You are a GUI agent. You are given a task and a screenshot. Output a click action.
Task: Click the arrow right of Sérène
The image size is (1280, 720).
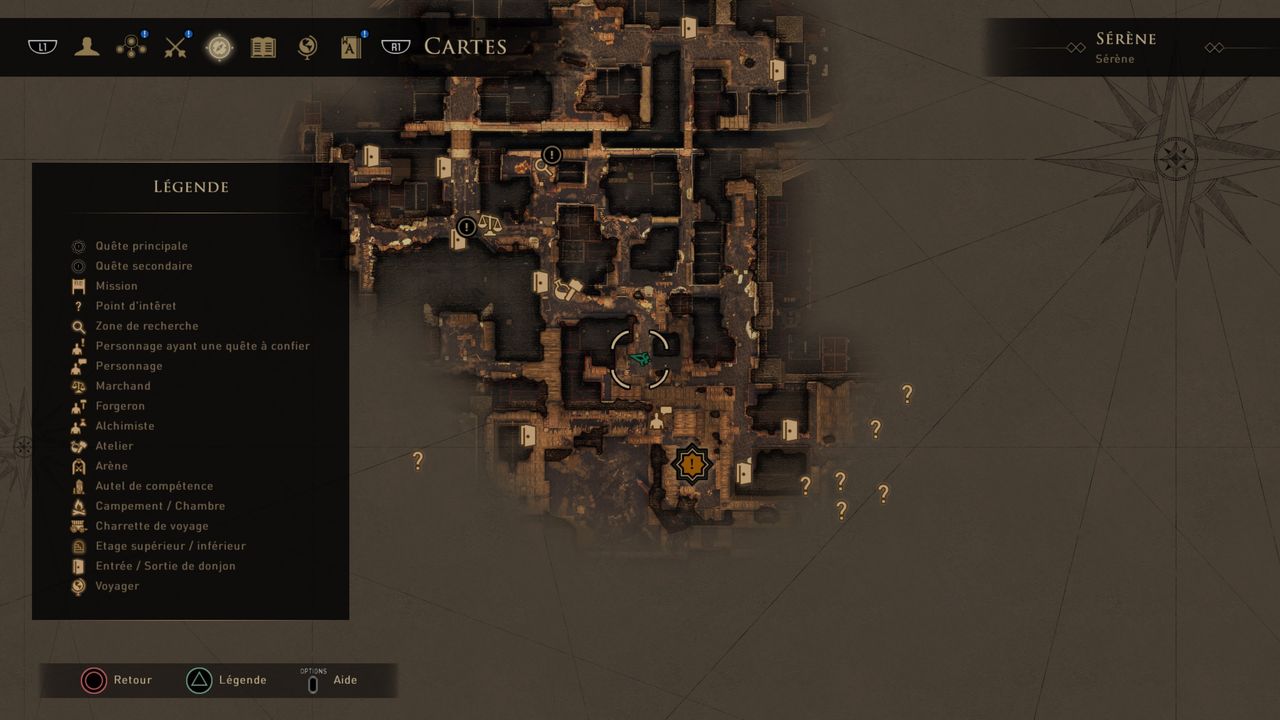(1214, 48)
